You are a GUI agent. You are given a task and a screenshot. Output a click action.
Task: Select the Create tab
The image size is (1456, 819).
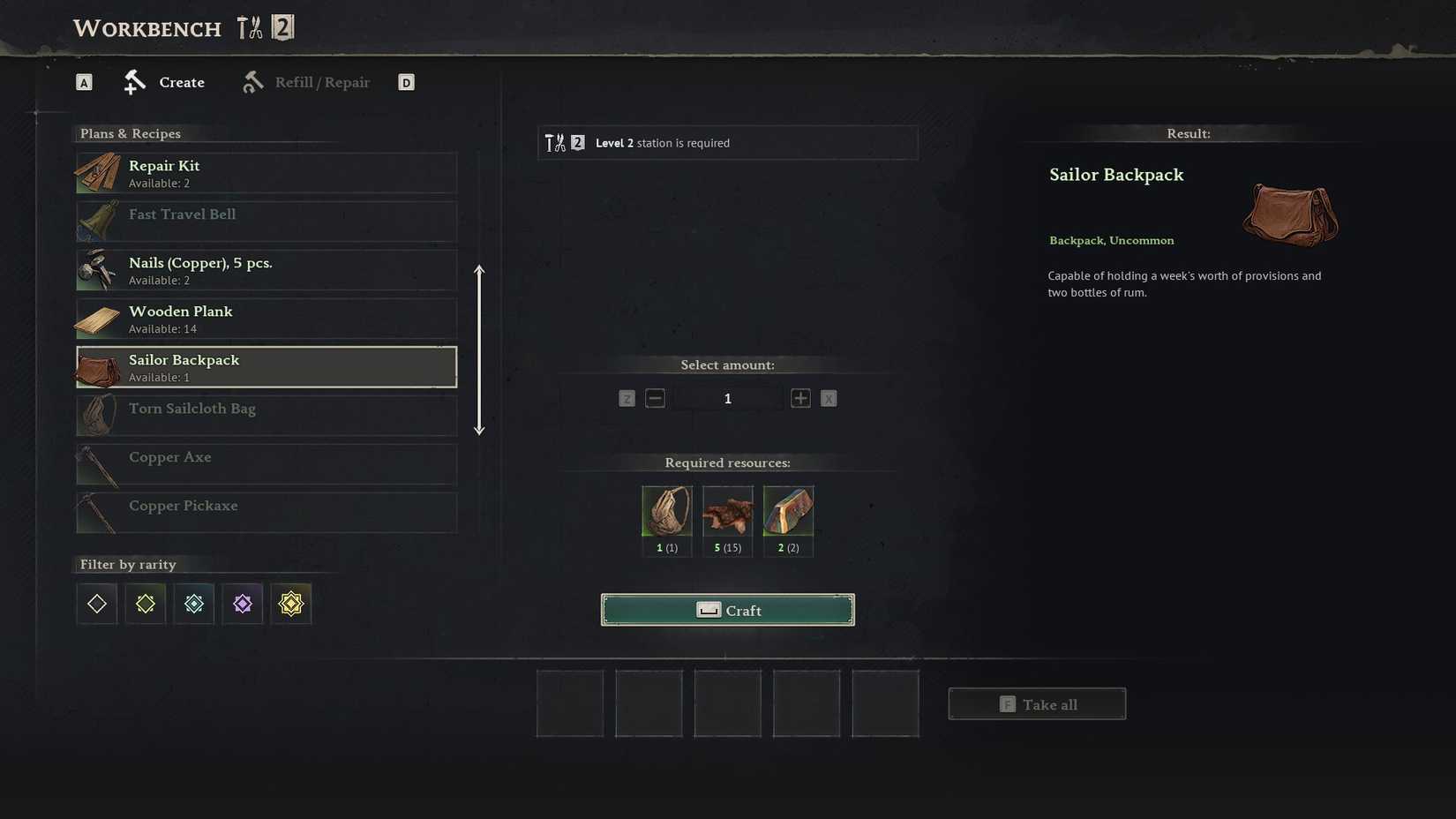[180, 81]
